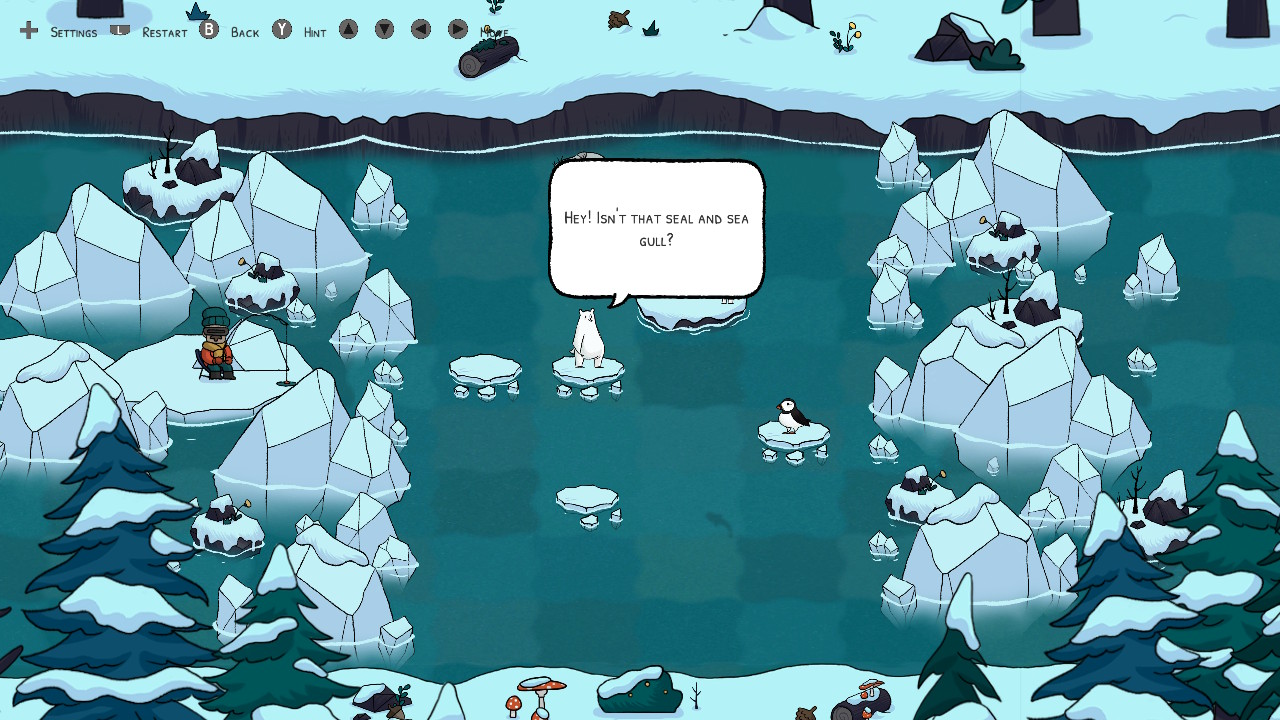1280x720 pixels.
Task: Click Restart to reset the puzzle
Action: (163, 33)
